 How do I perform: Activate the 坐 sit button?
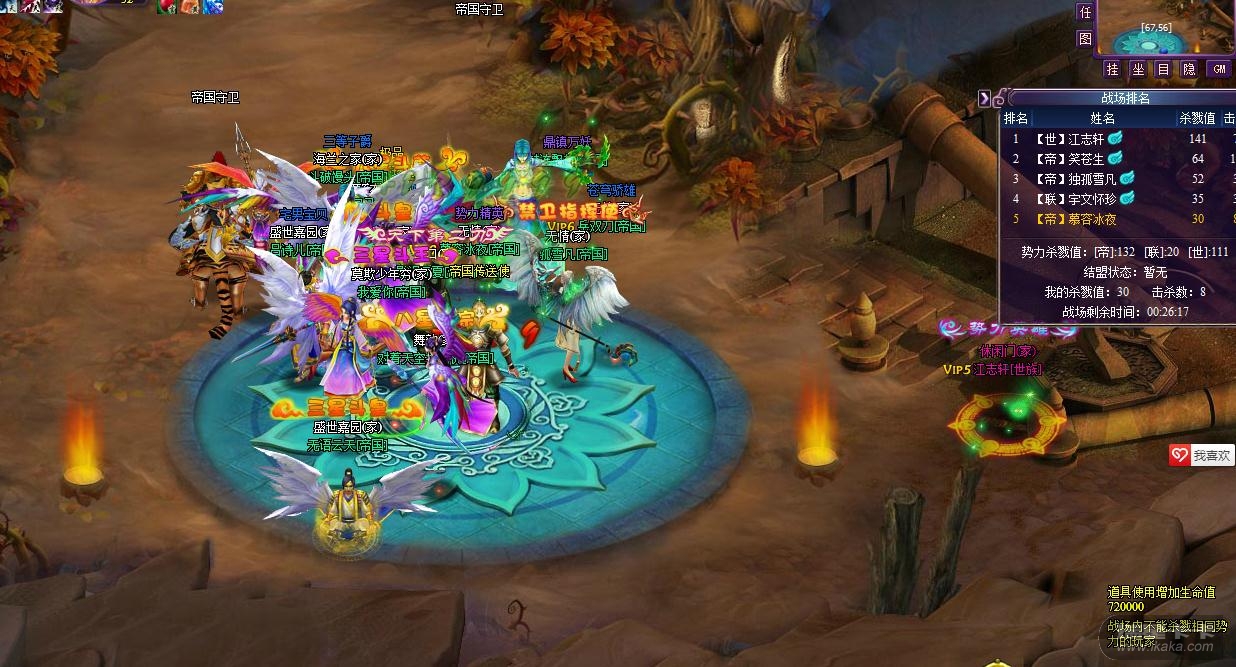coord(1138,69)
